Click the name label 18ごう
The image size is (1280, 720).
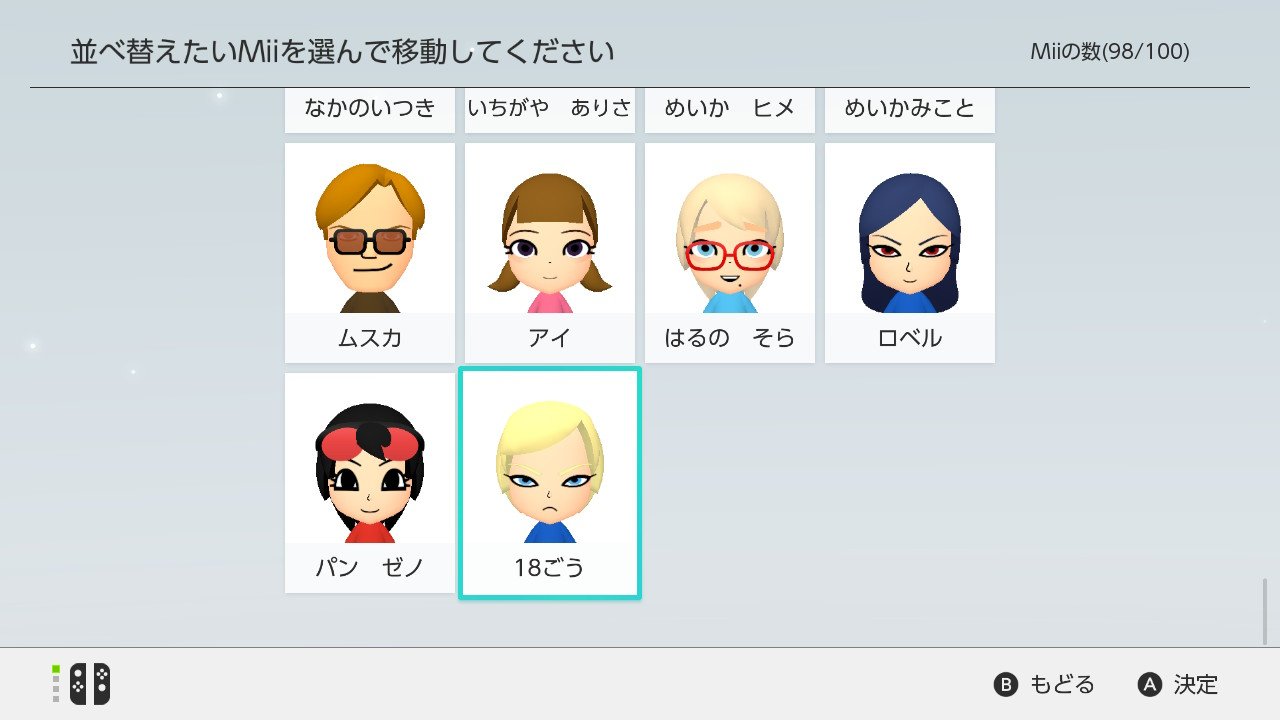tap(549, 566)
